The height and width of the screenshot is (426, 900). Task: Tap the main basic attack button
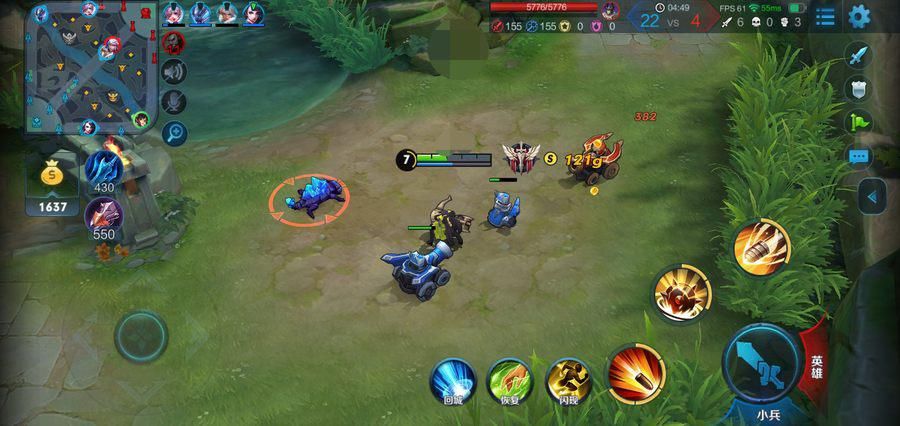tap(758, 362)
